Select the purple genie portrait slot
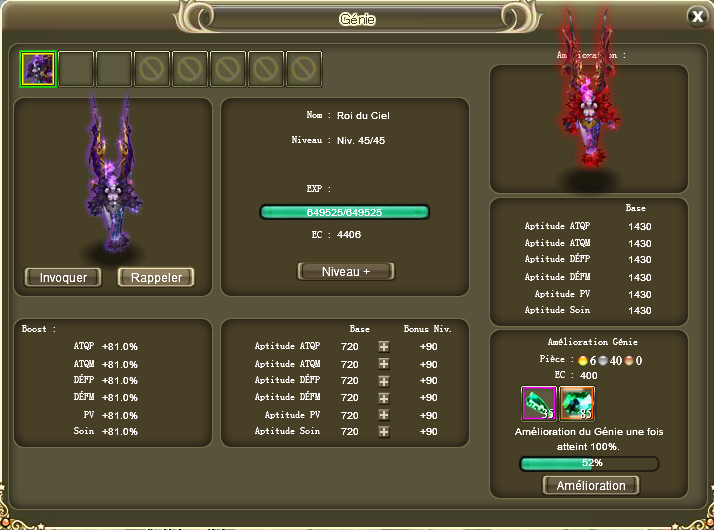714x530 pixels. (x=38, y=69)
